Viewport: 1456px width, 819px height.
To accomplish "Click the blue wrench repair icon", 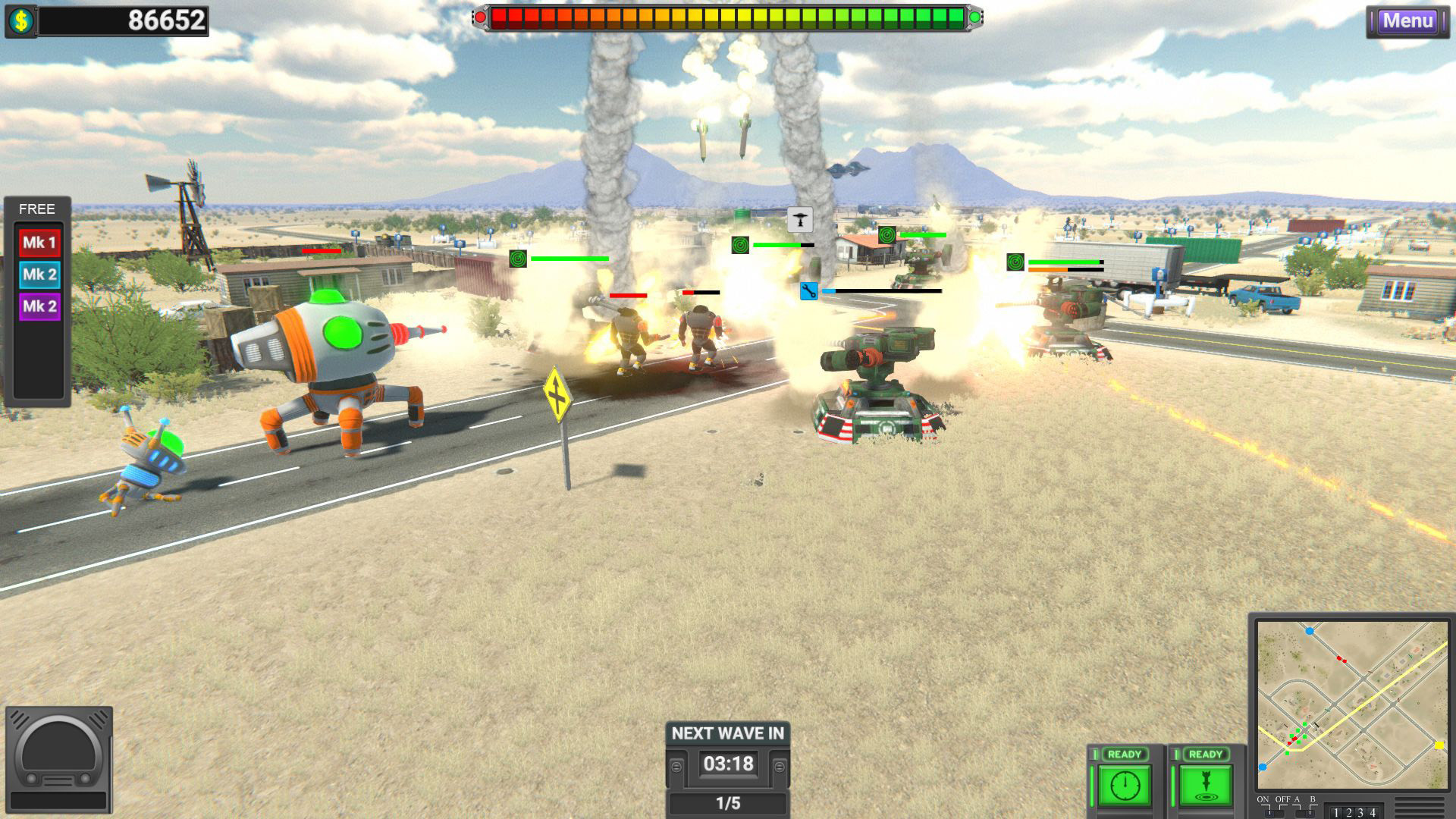I will coord(808,291).
